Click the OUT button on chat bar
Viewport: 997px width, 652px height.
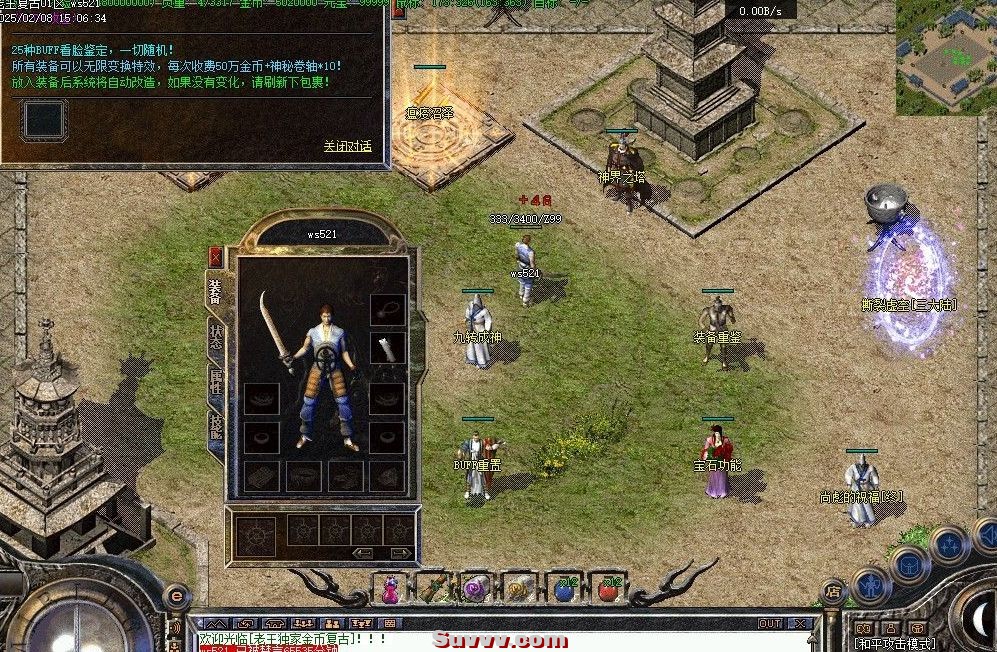pyautogui.click(x=770, y=623)
